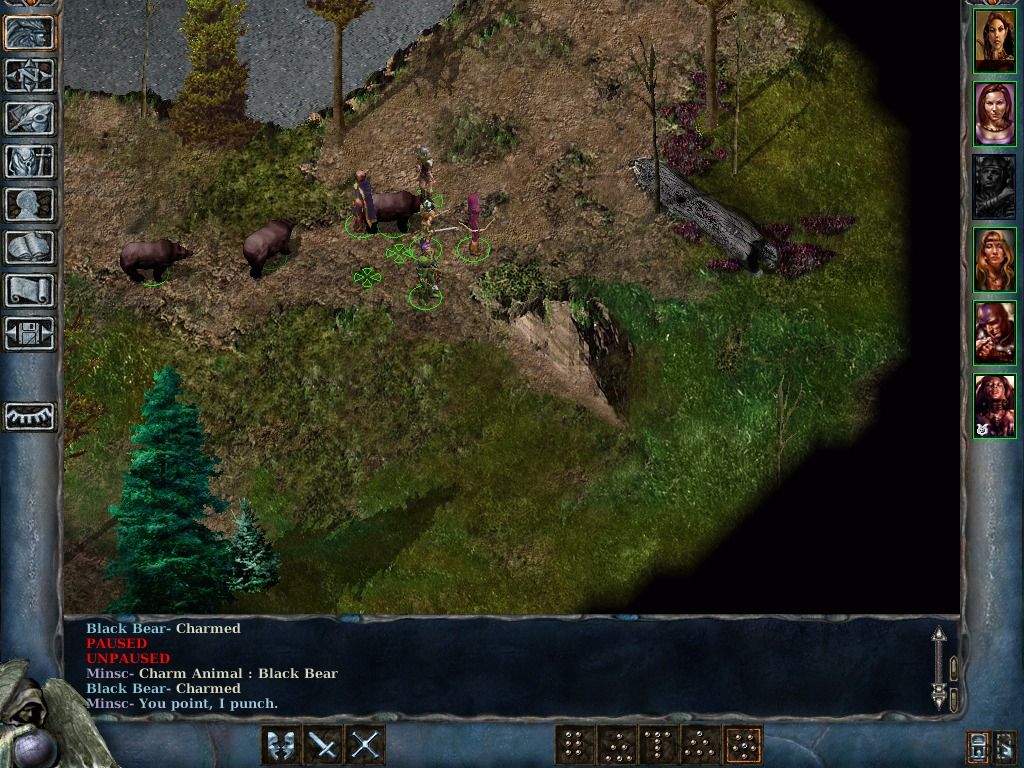Select the first party portrait, brown-haired woman
Image resolution: width=1024 pixels, height=768 pixels.
pyautogui.click(x=995, y=41)
